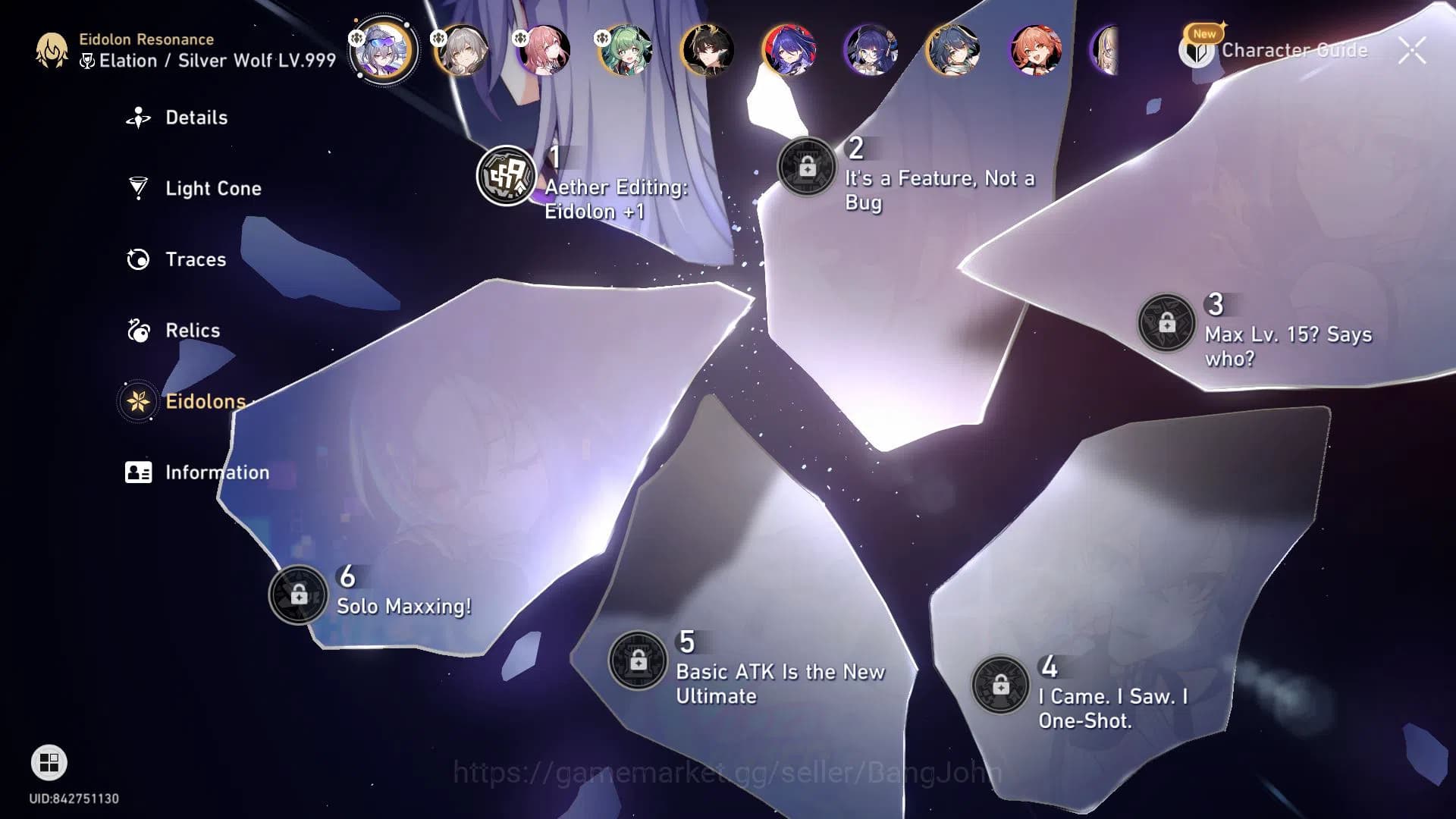1456x819 pixels.
Task: Click the grid menu icon bottom-left
Action: point(49,762)
